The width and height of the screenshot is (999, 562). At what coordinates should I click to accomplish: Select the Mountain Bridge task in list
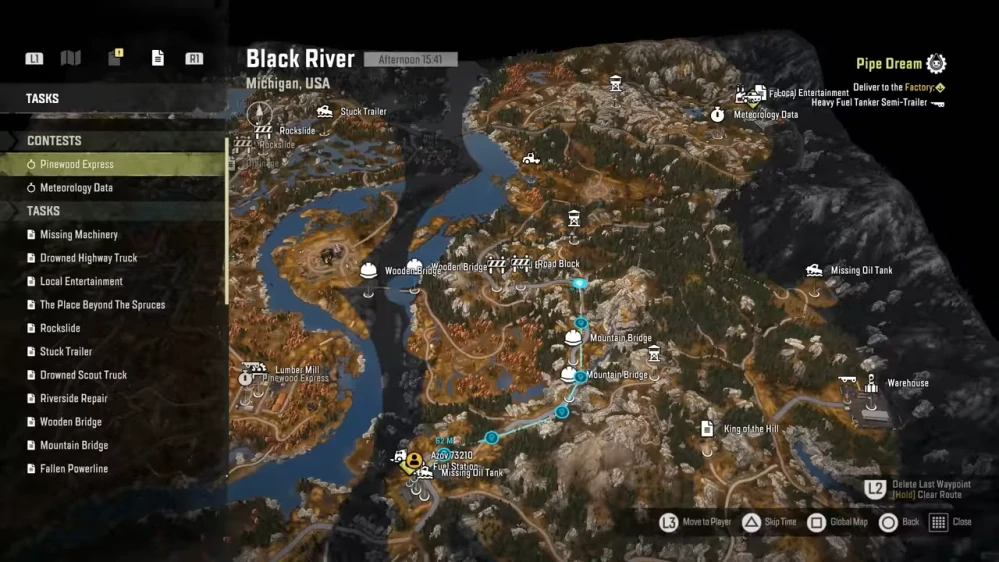point(73,446)
